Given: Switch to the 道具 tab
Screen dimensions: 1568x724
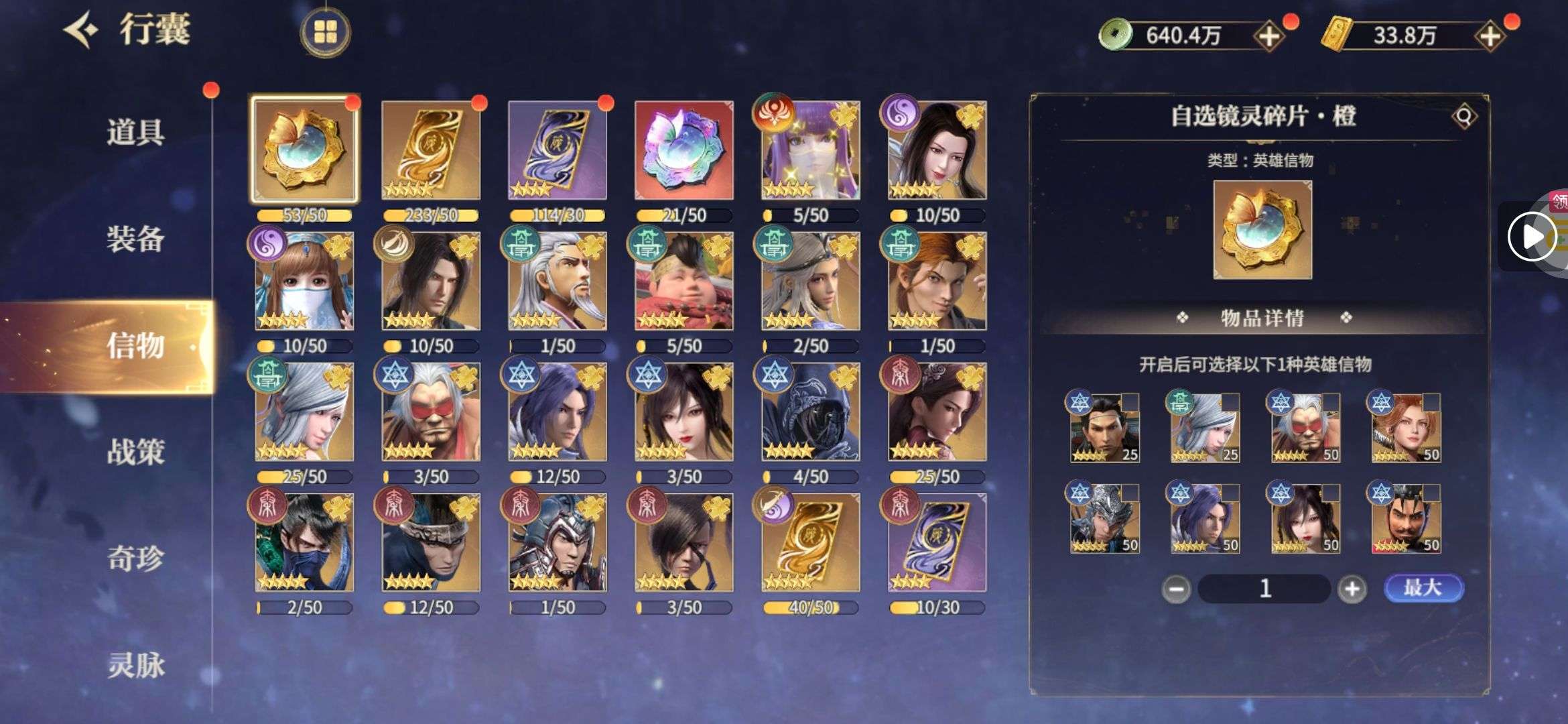Looking at the screenshot, I should pyautogui.click(x=135, y=131).
